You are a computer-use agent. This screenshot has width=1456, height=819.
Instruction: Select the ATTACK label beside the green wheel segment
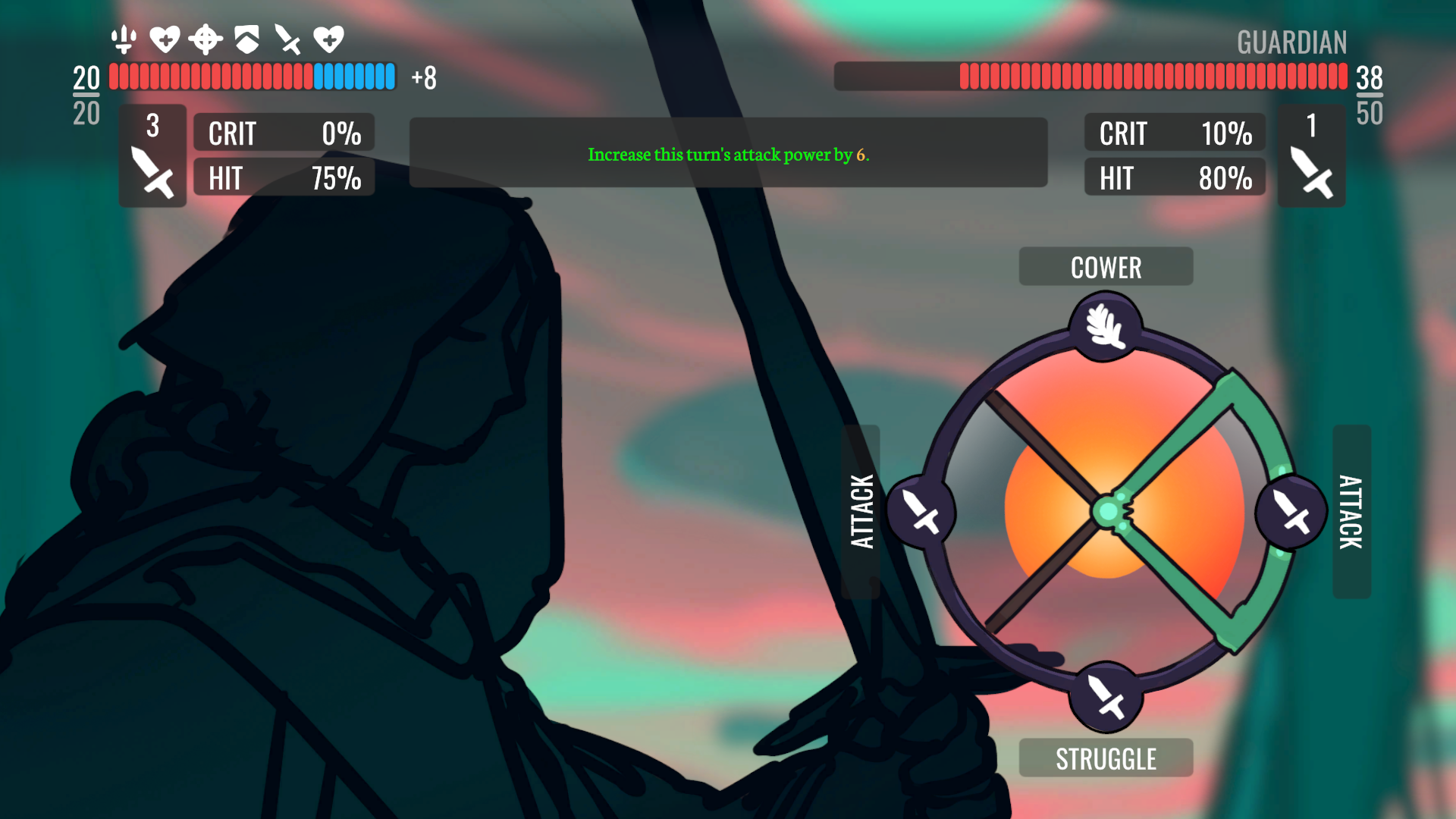pos(1351,512)
